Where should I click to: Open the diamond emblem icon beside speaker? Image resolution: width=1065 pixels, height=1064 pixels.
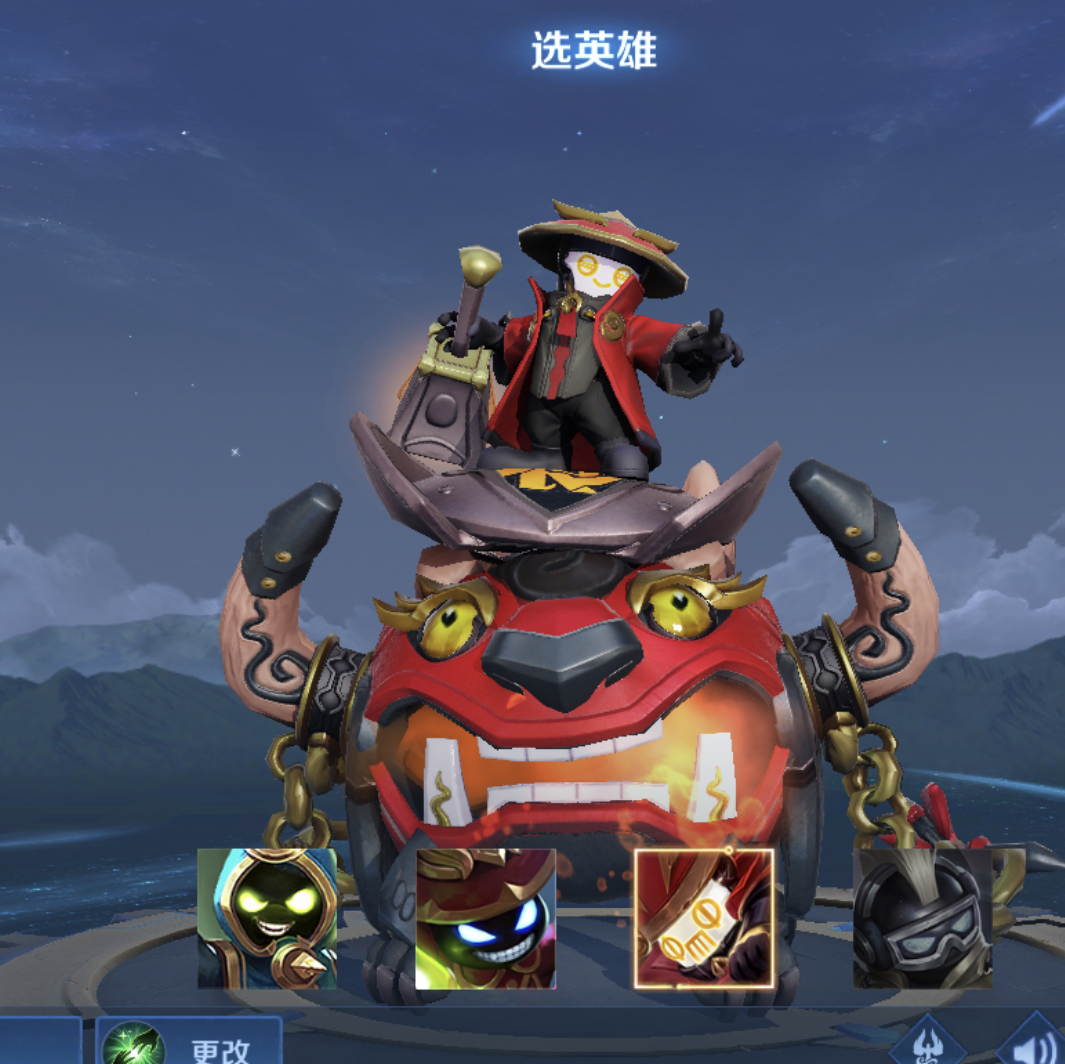[927, 1045]
